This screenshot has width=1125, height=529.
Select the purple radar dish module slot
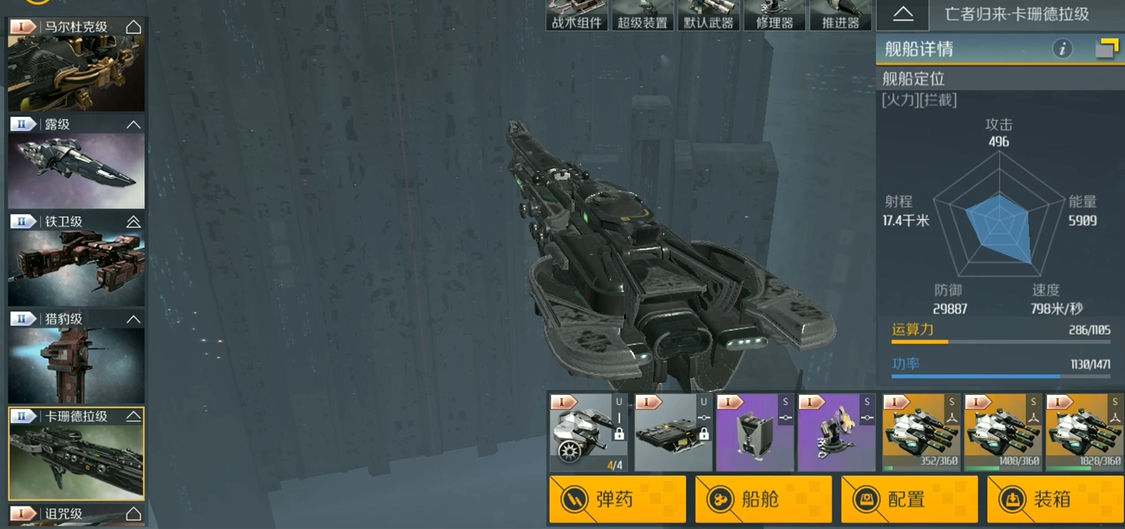point(836,432)
